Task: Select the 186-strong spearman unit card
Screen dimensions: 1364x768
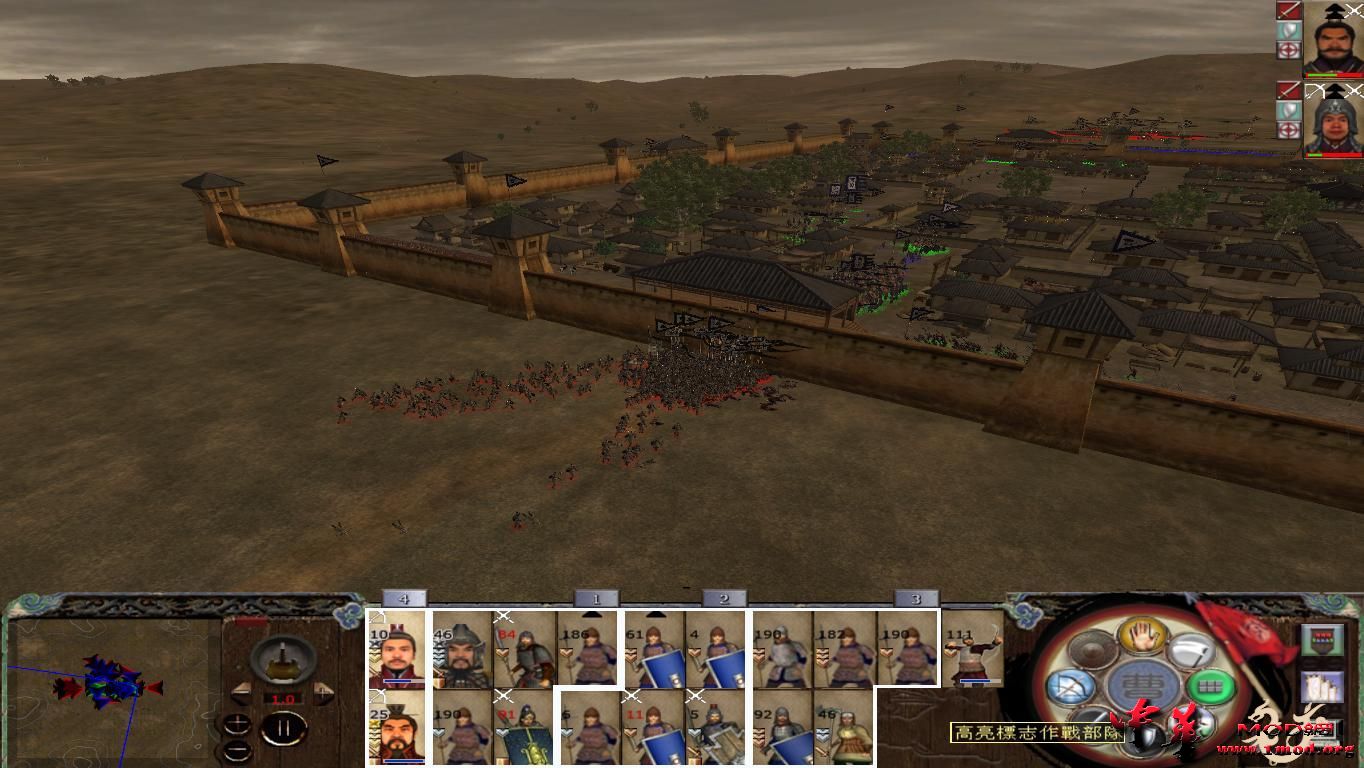Action: coord(588,650)
